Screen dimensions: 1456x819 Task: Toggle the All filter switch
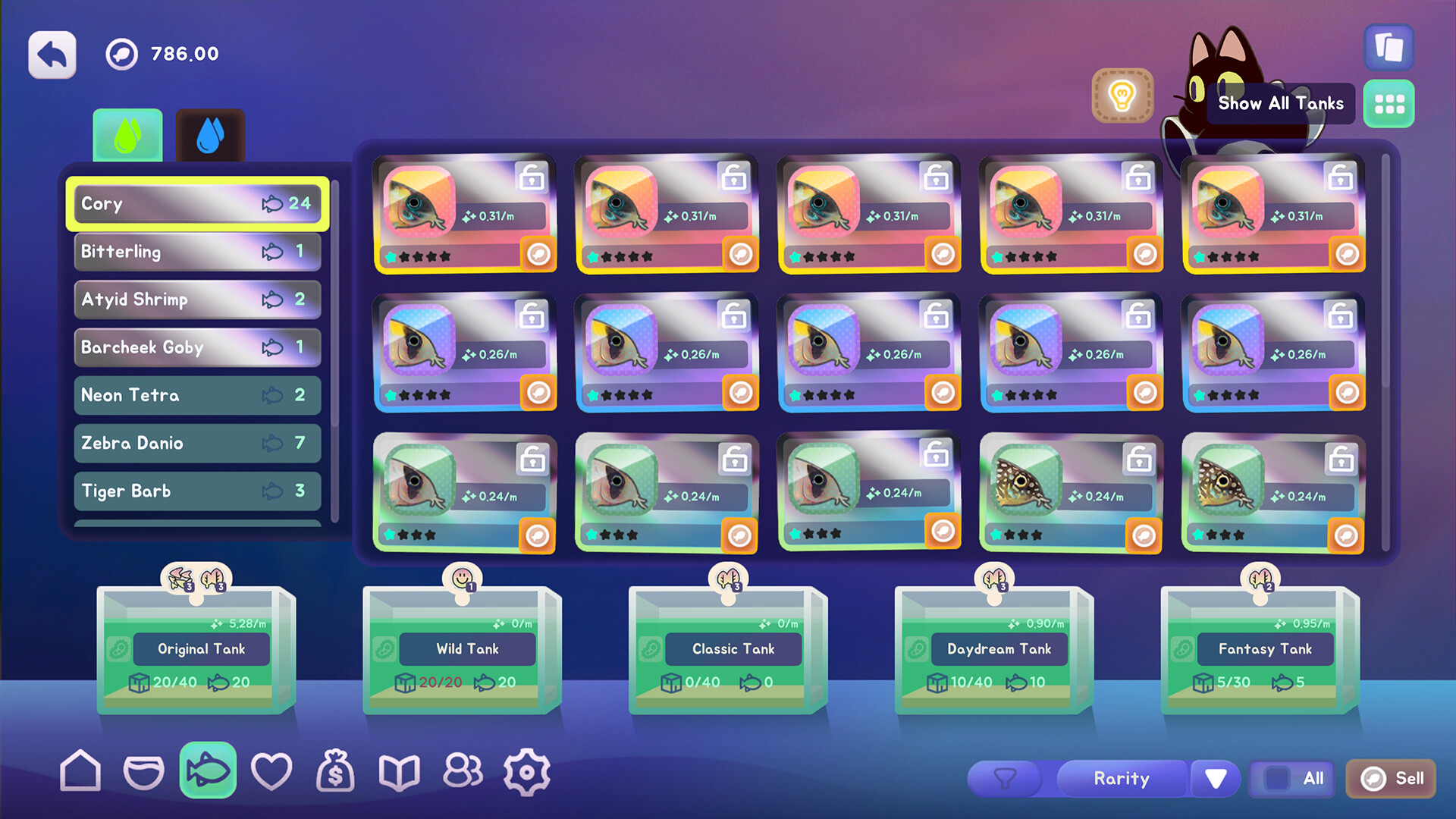point(1291,778)
